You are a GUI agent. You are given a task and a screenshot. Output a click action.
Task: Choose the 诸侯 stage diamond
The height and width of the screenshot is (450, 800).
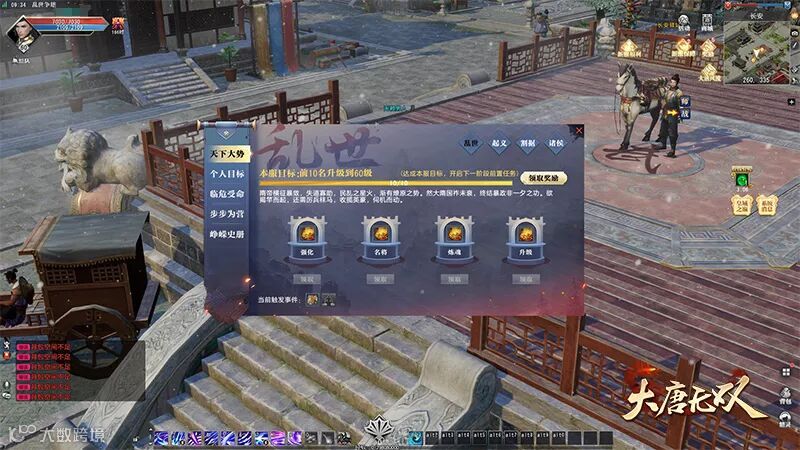[558, 144]
